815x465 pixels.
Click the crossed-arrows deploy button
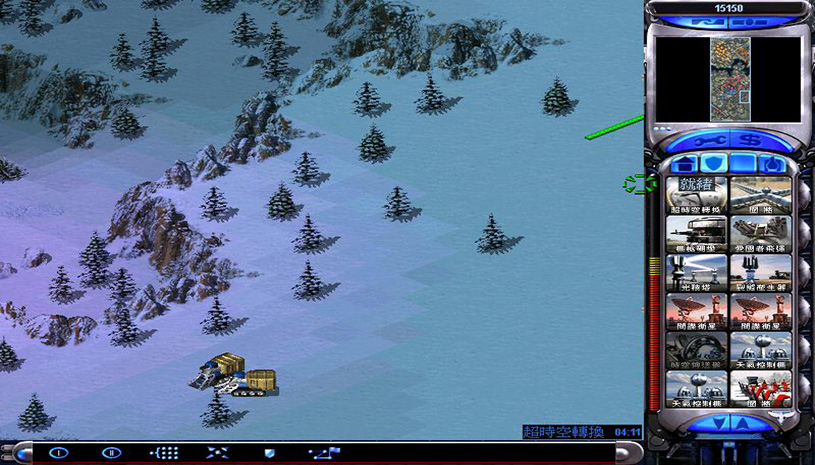[x=217, y=453]
